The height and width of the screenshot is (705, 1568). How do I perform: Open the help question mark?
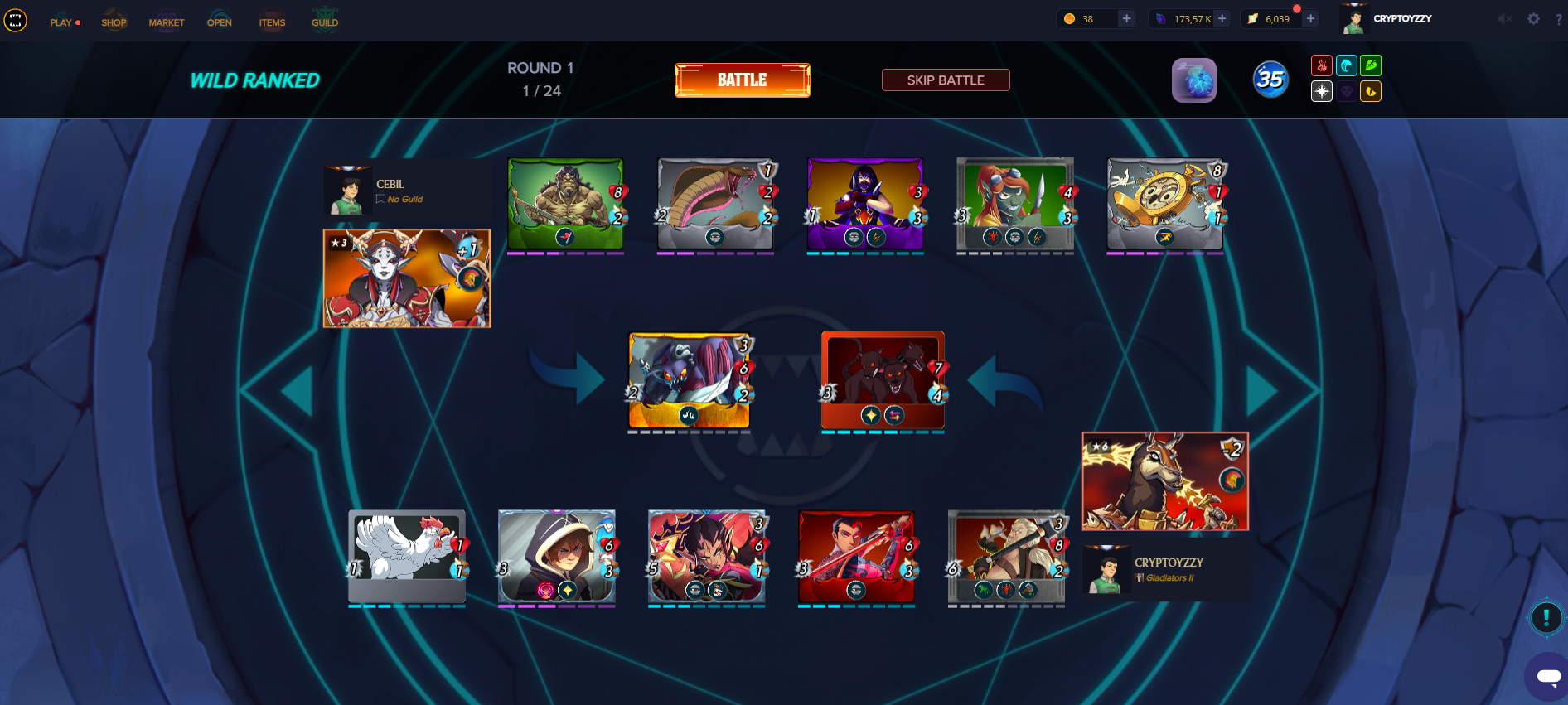1559,19
